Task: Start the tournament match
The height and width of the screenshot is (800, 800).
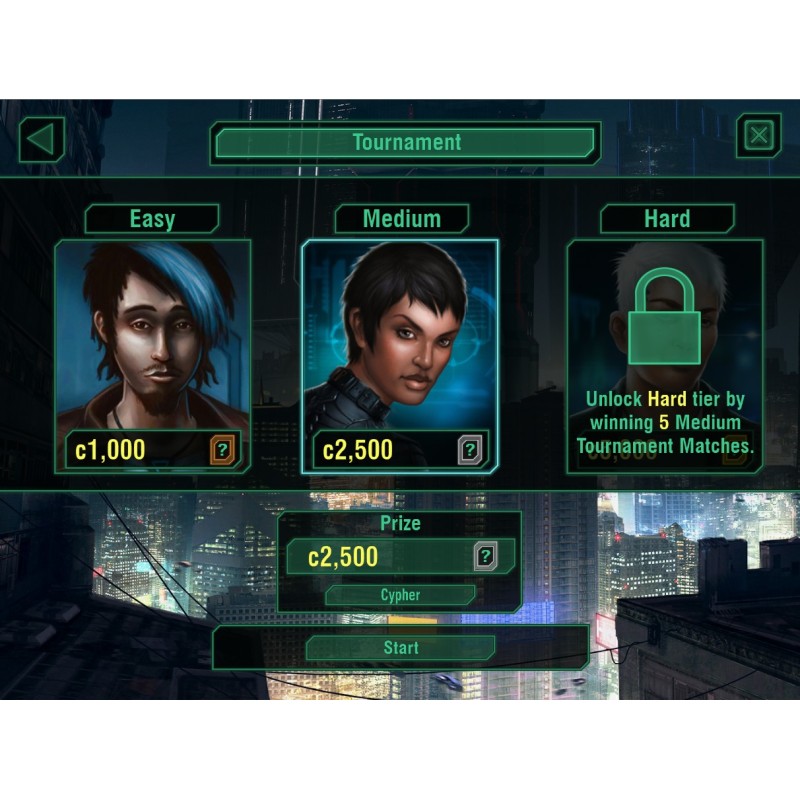Action: [400, 648]
